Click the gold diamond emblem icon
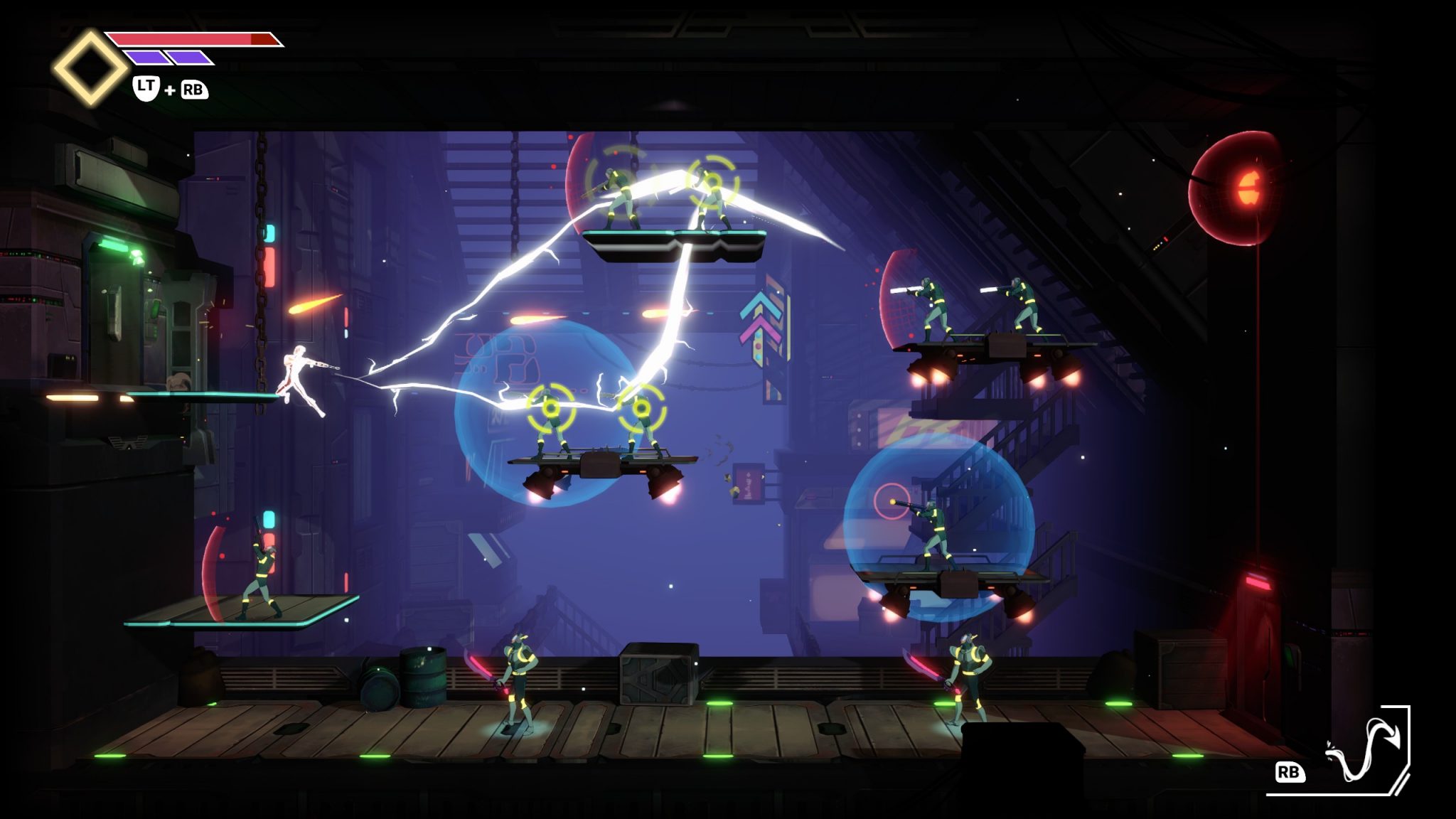Viewport: 1456px width, 819px height. pos(90,68)
